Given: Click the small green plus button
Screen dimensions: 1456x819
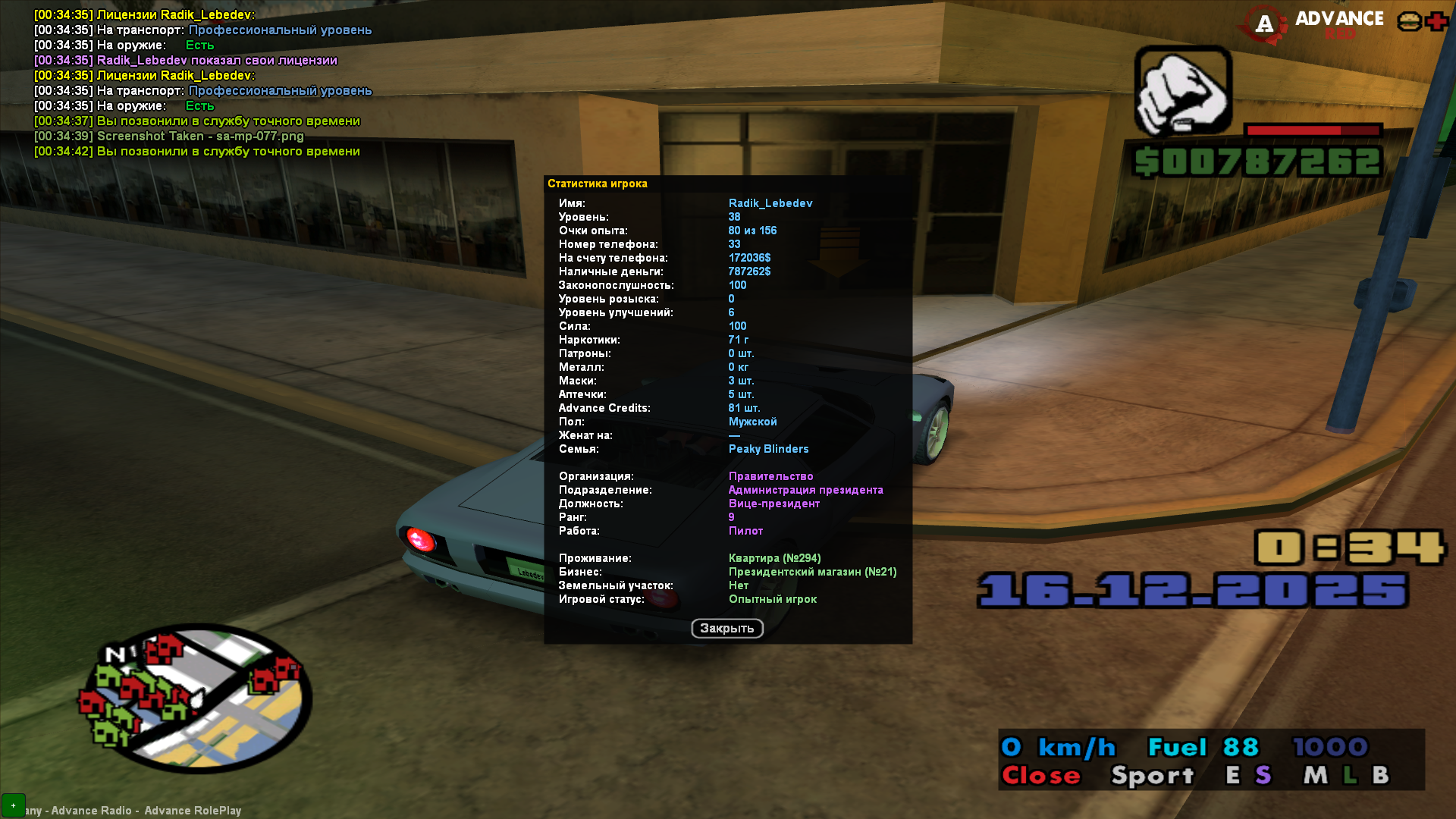Looking at the screenshot, I should coord(13,805).
